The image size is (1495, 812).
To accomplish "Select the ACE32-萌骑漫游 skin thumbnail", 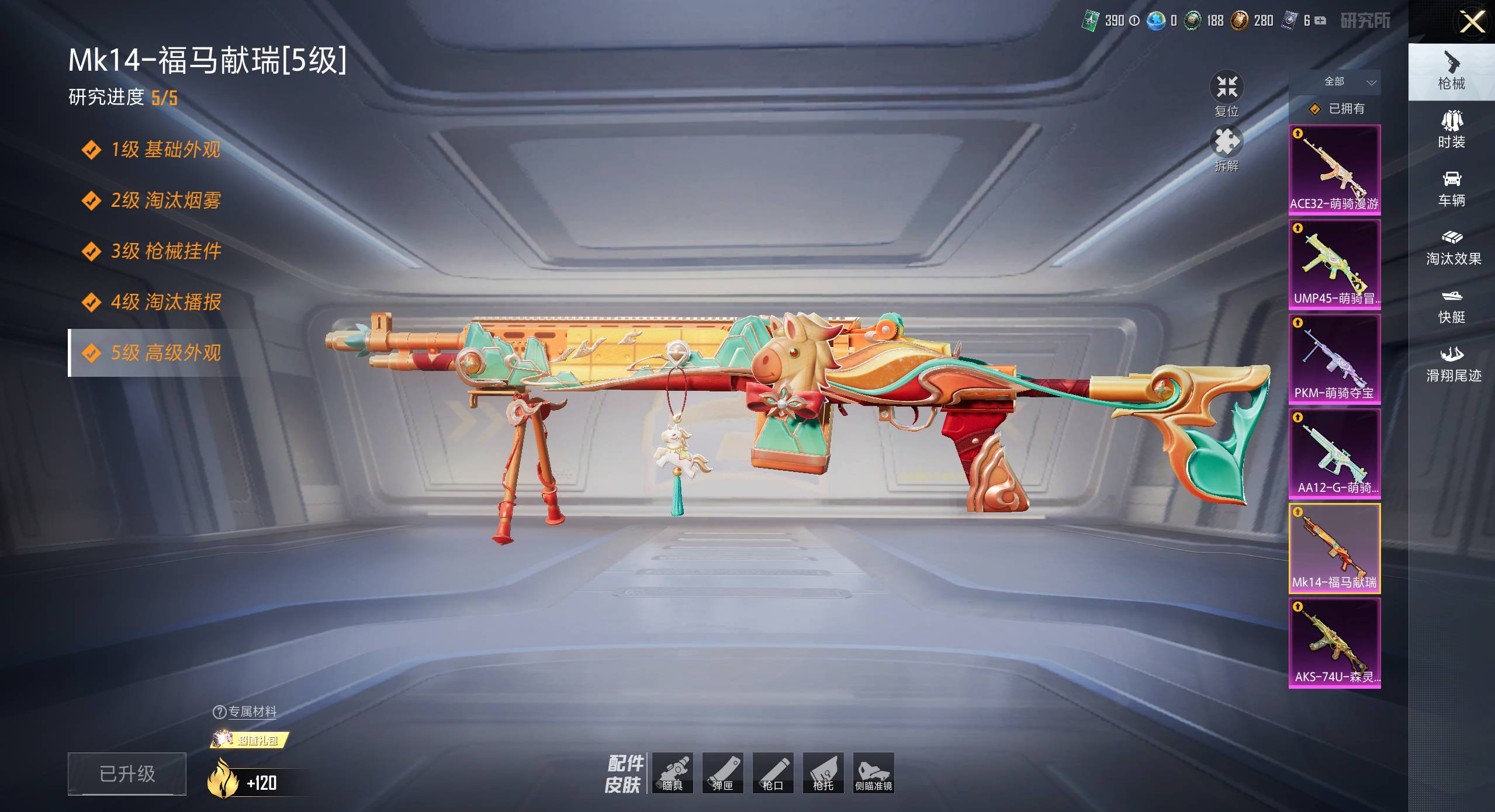I will (x=1334, y=169).
